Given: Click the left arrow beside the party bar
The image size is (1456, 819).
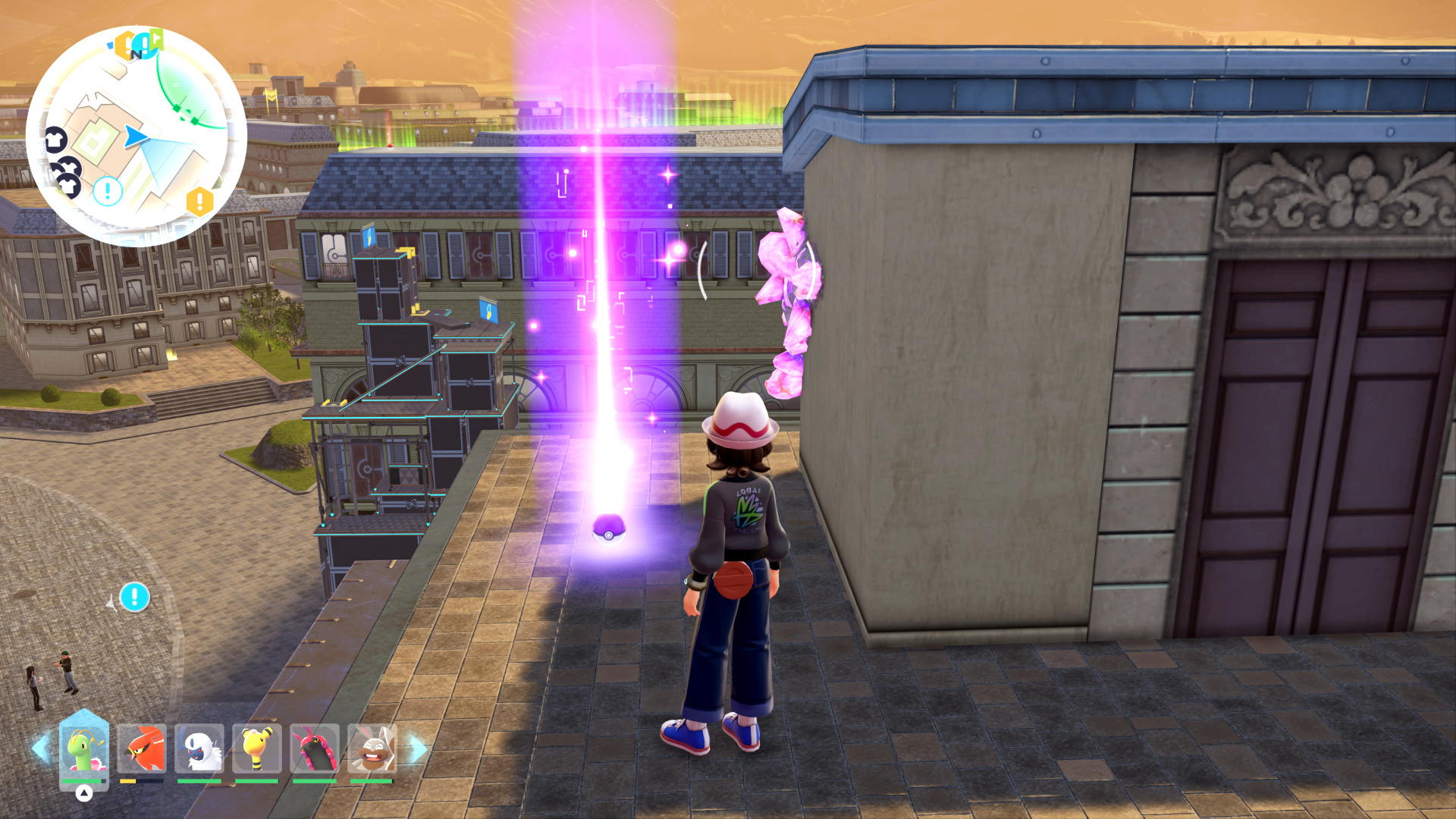Looking at the screenshot, I should click(x=41, y=749).
